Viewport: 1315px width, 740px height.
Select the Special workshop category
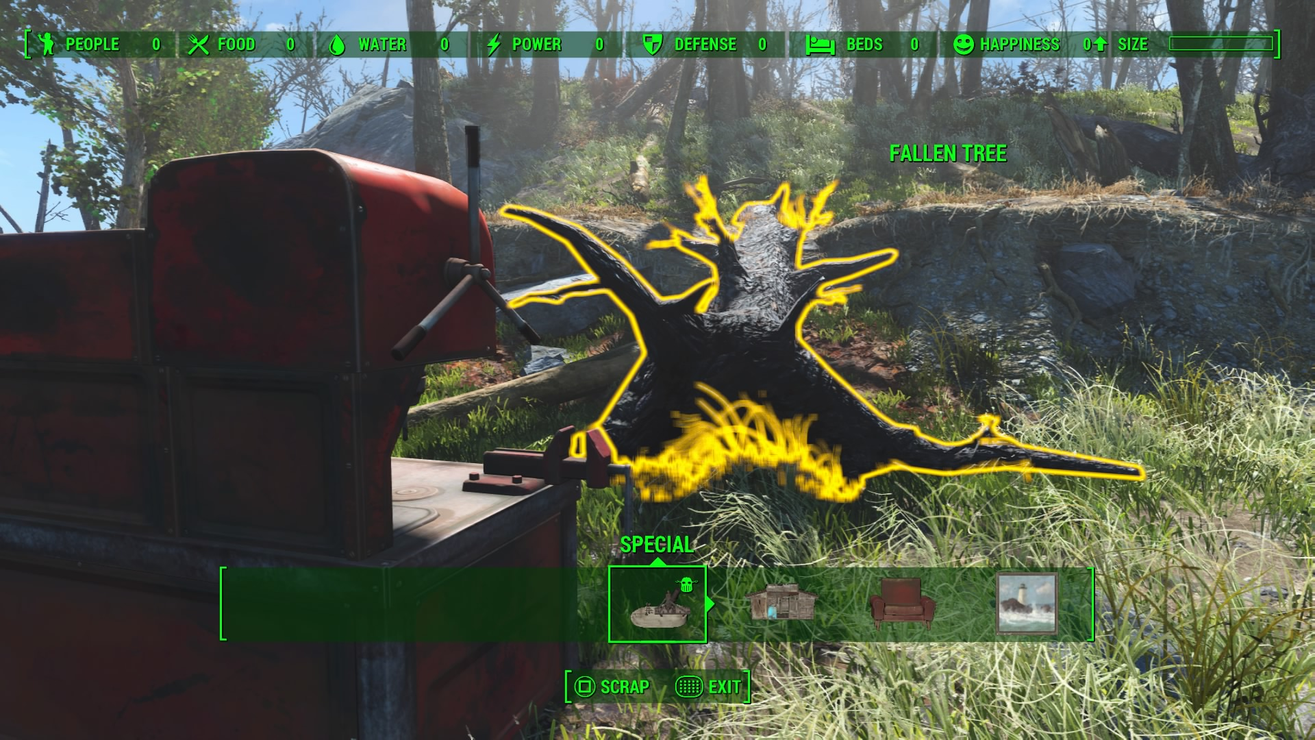point(657,604)
